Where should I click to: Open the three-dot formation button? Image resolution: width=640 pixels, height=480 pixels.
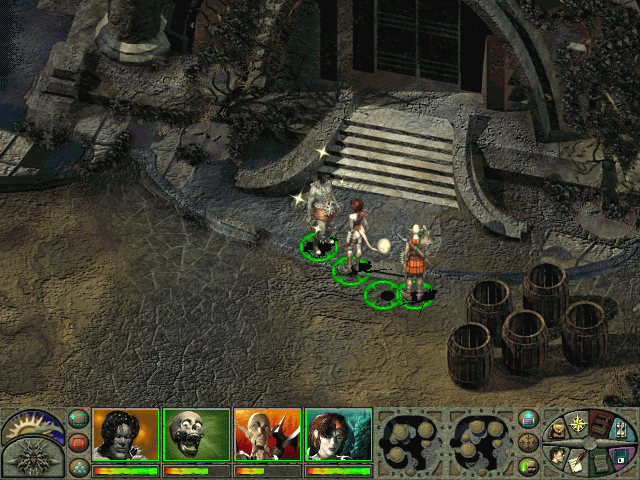[79, 466]
